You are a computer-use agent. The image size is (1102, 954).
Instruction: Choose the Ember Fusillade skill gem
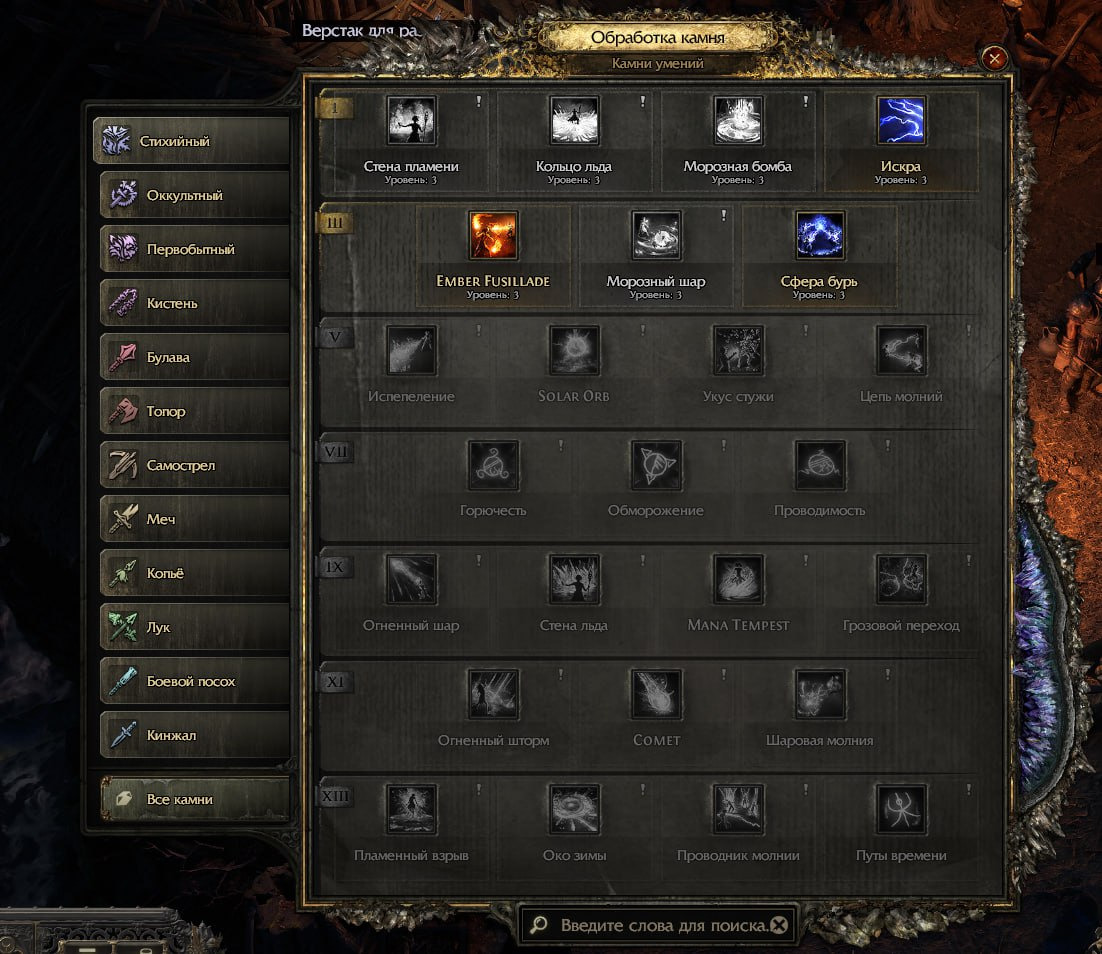[x=493, y=237]
